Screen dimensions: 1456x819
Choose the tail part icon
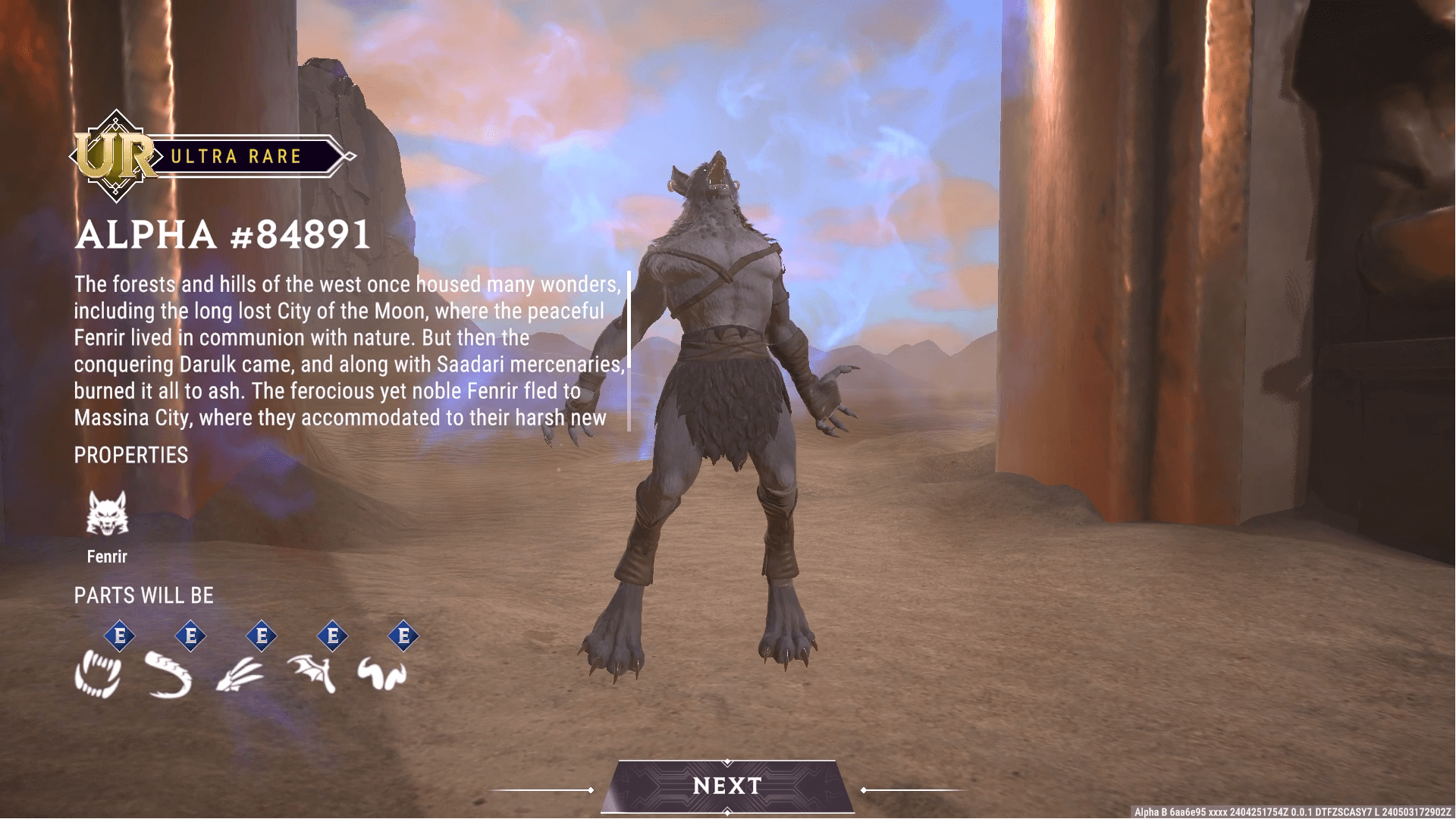pos(168,674)
